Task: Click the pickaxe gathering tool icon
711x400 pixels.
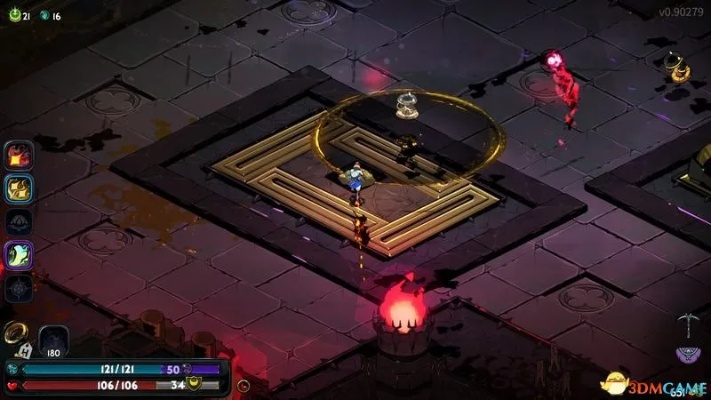Action: tap(685, 323)
